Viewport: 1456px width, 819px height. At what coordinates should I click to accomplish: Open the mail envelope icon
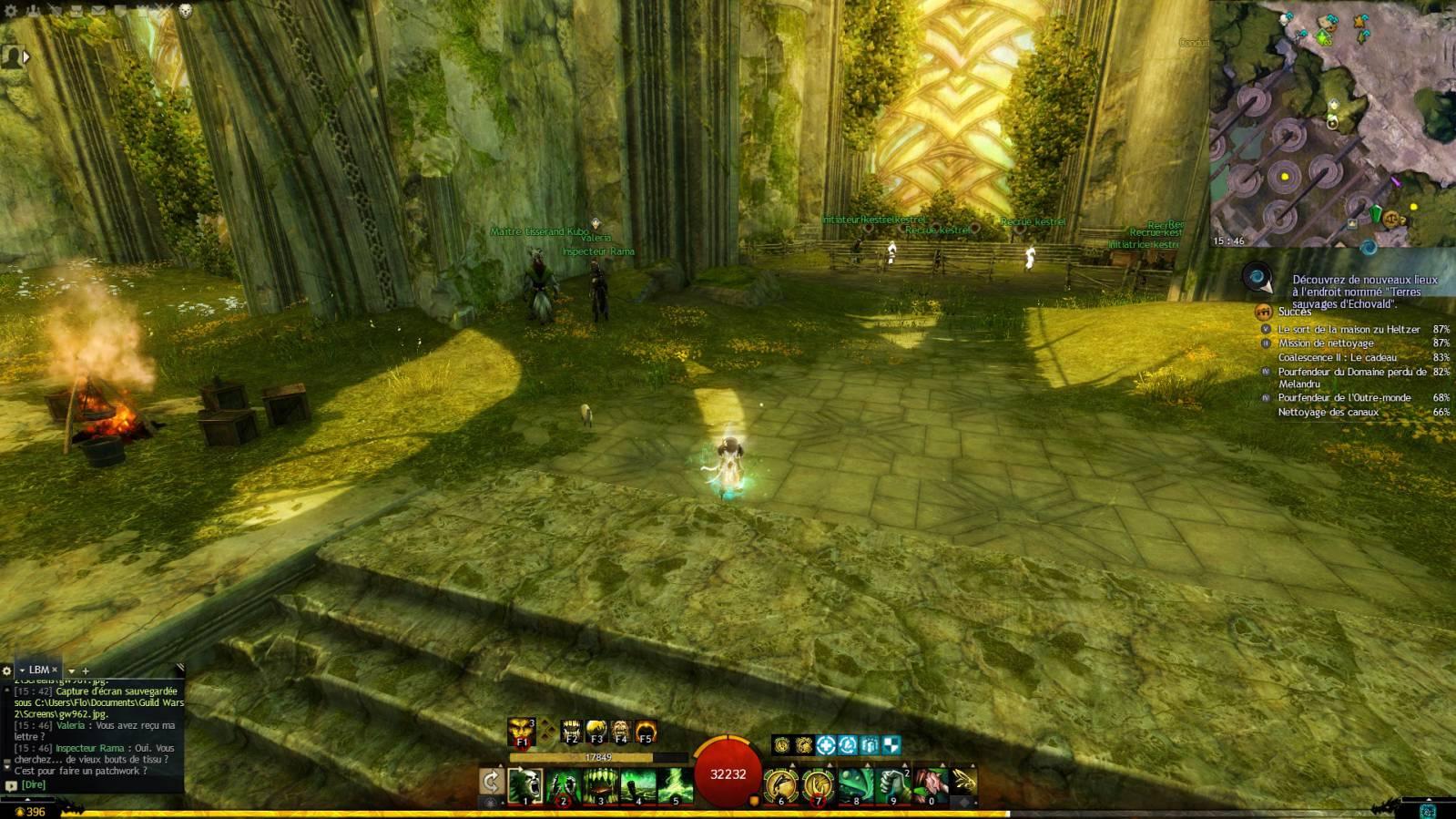97,11
